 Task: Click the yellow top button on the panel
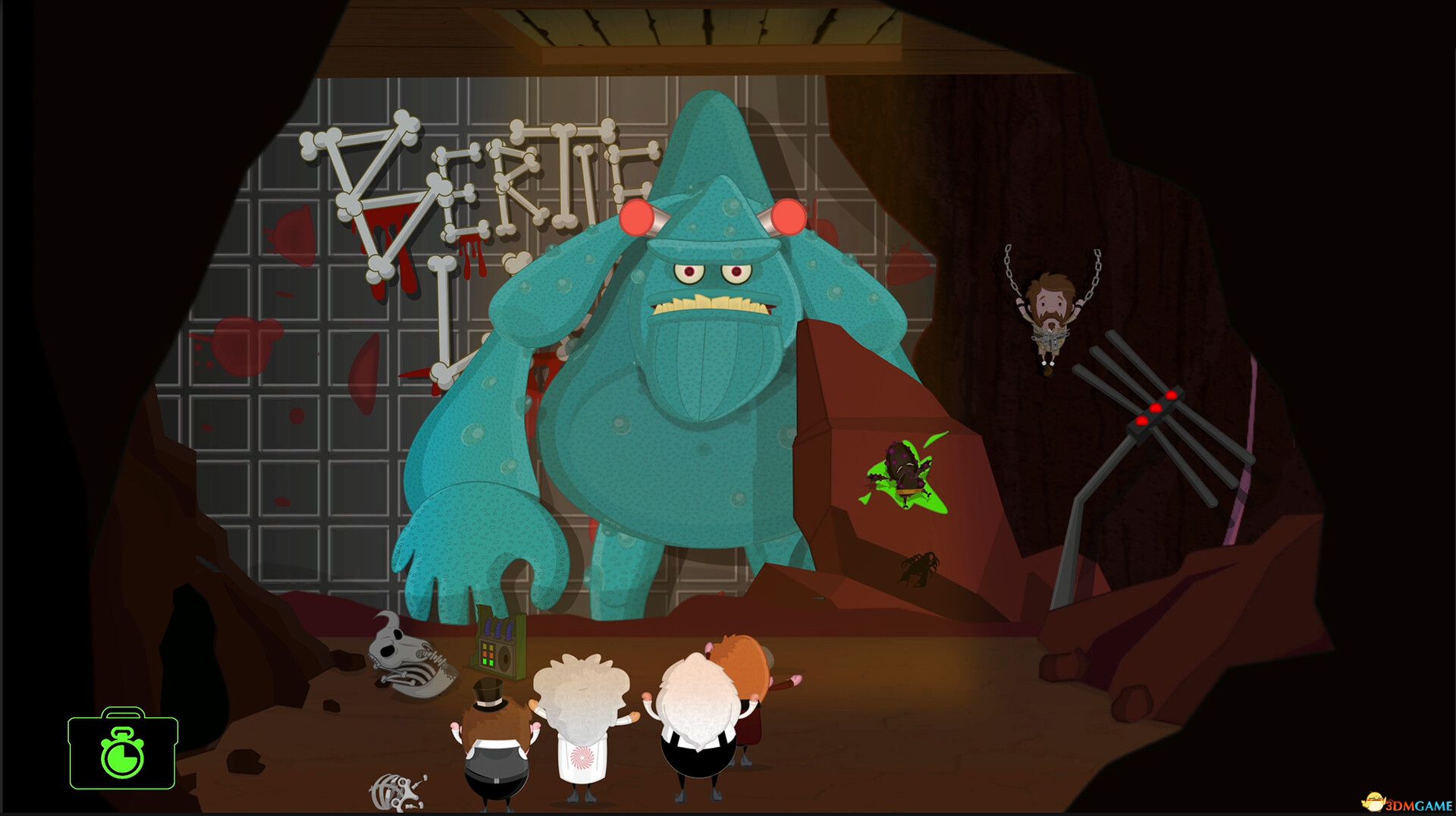pos(485,646)
